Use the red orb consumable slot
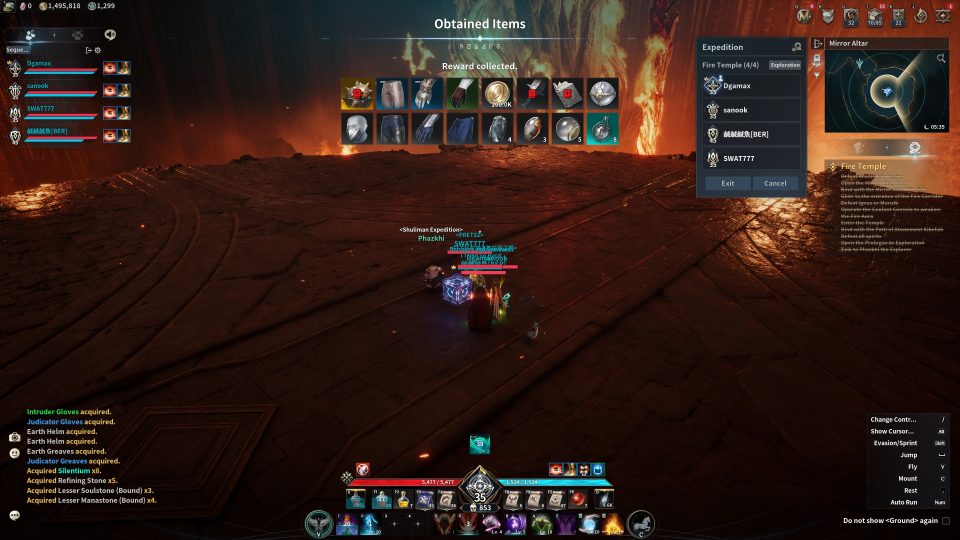 coord(578,499)
